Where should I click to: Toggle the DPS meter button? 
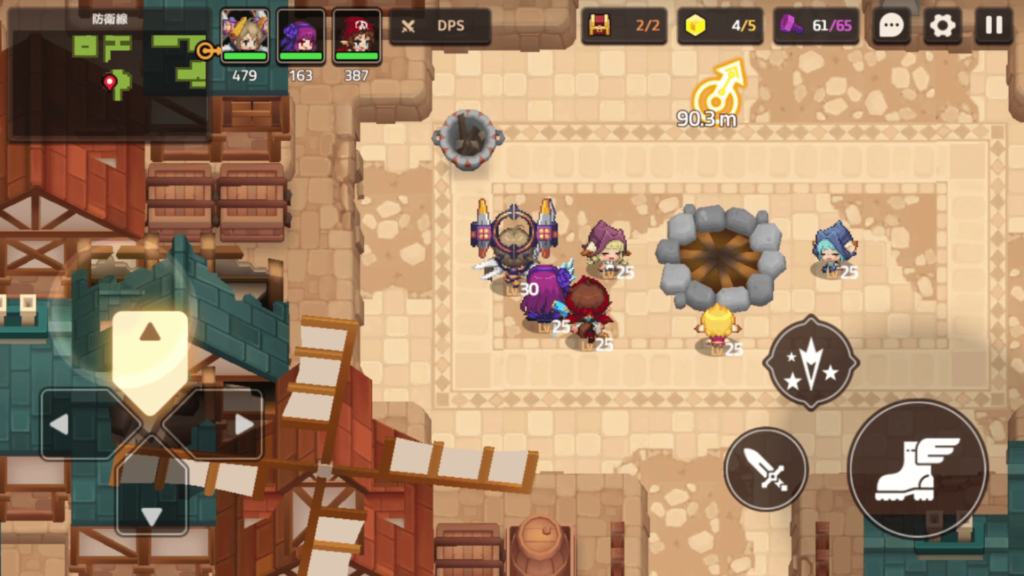pyautogui.click(x=440, y=26)
